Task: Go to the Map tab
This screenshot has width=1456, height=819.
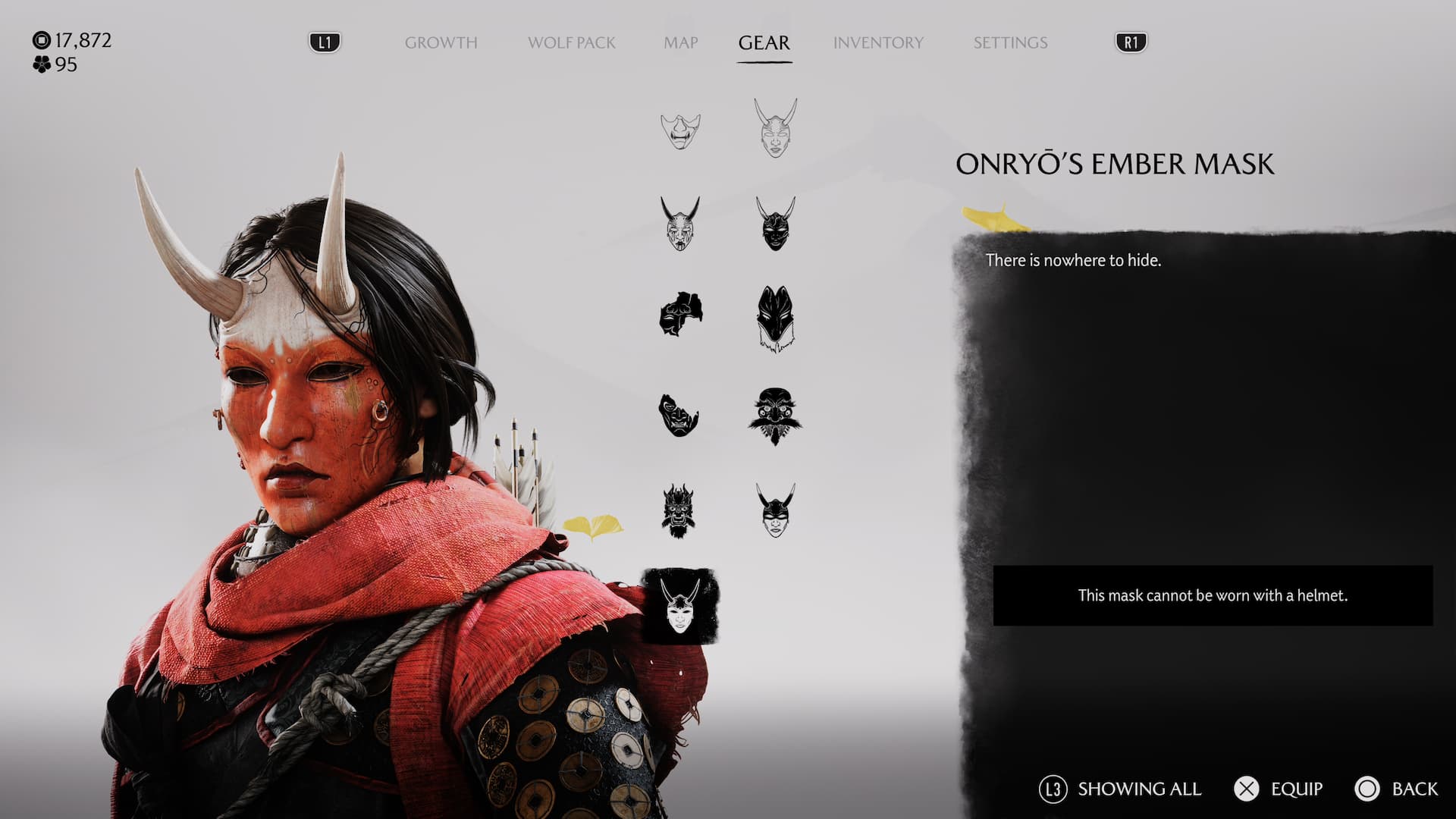Action: click(x=680, y=42)
